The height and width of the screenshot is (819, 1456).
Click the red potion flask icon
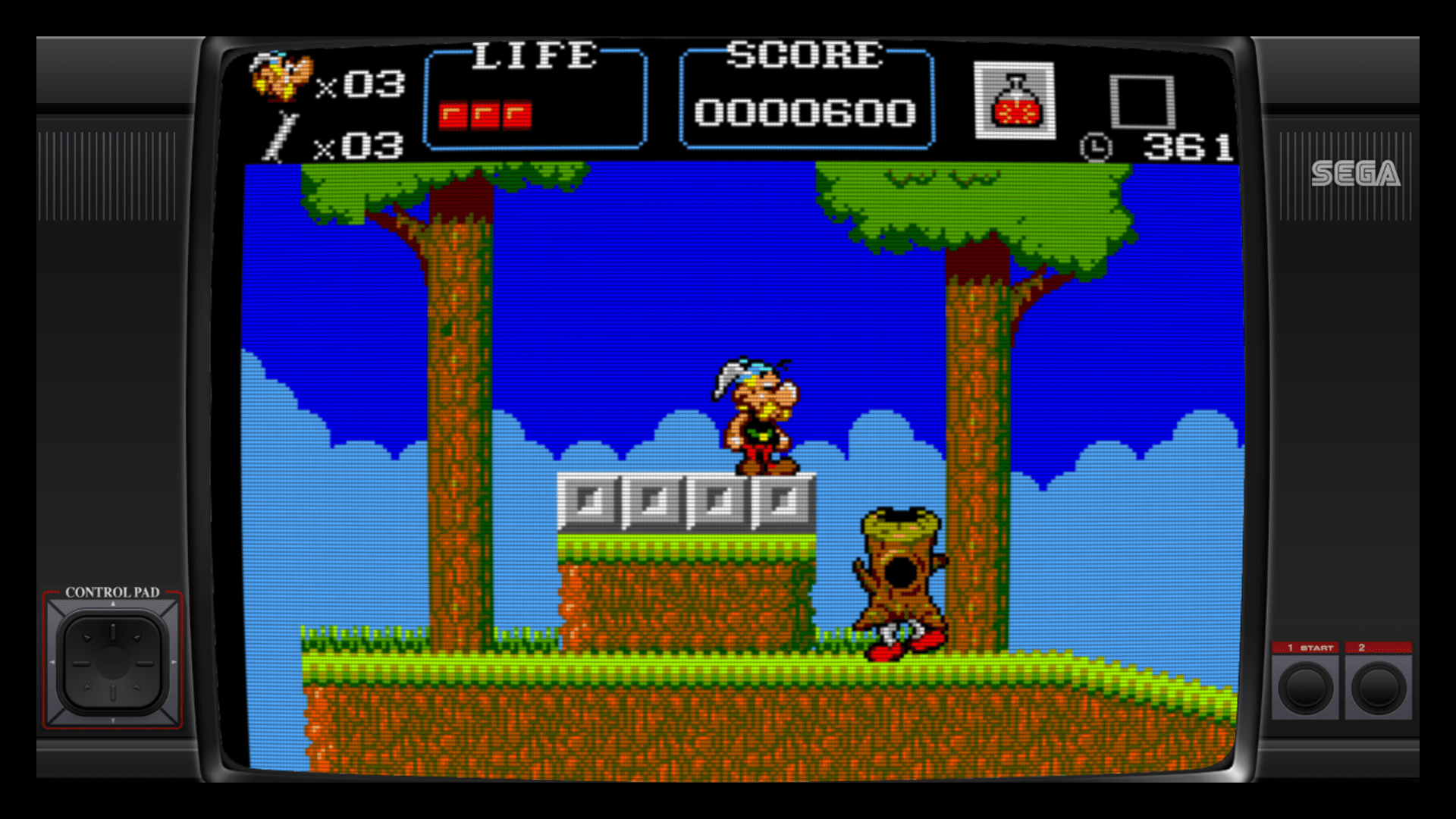pyautogui.click(x=1016, y=99)
